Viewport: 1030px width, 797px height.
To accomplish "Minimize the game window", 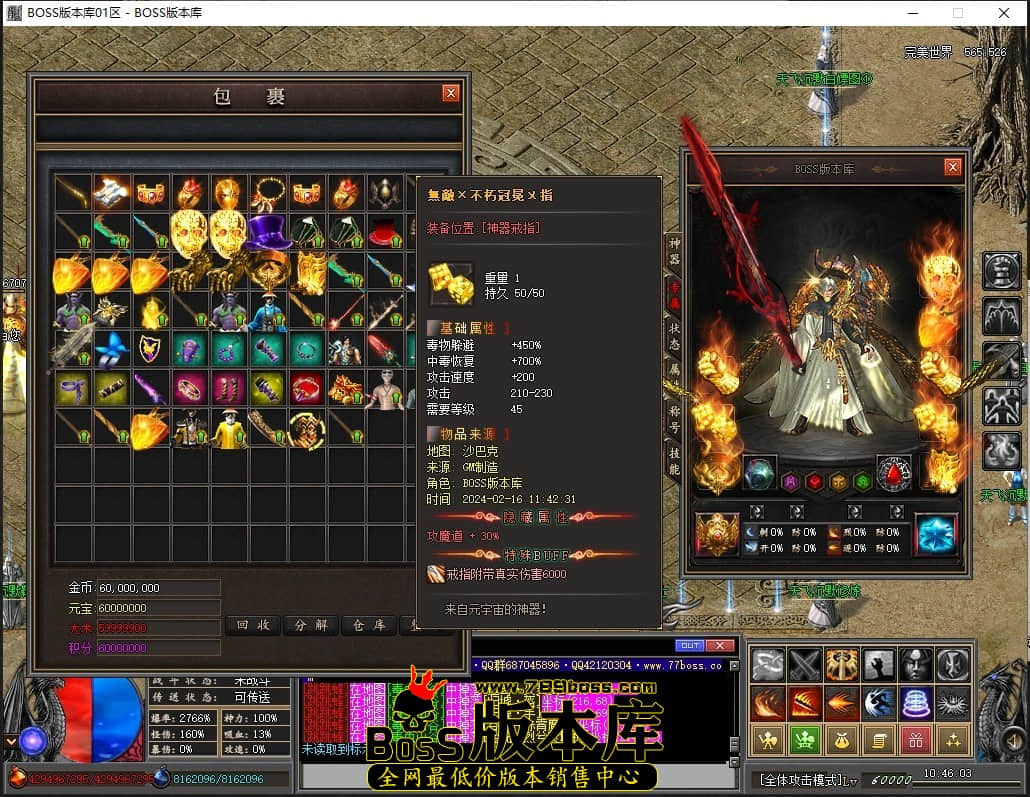I will (x=911, y=13).
